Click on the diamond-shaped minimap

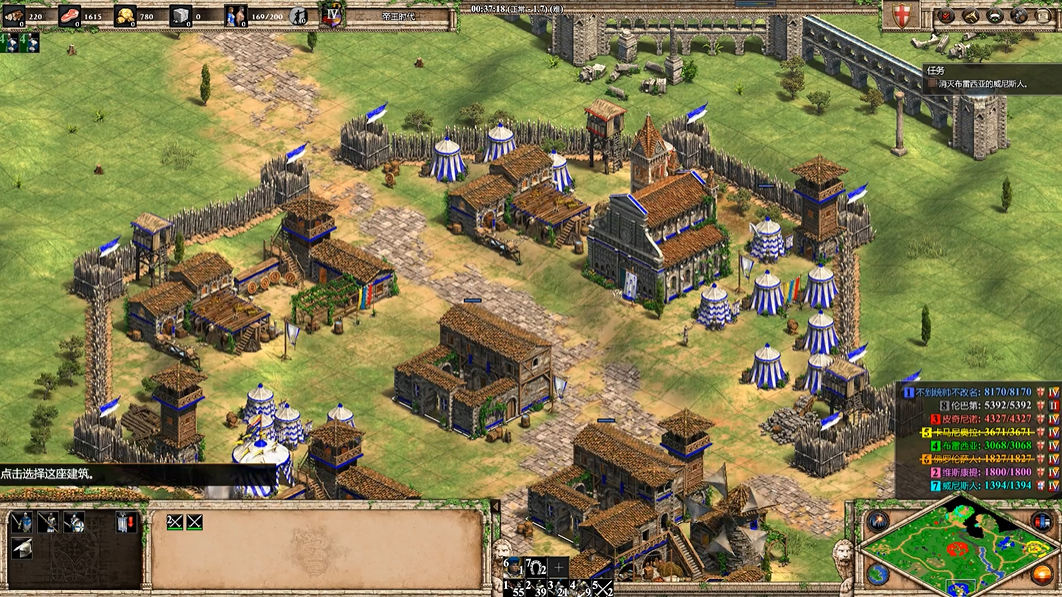point(958,545)
